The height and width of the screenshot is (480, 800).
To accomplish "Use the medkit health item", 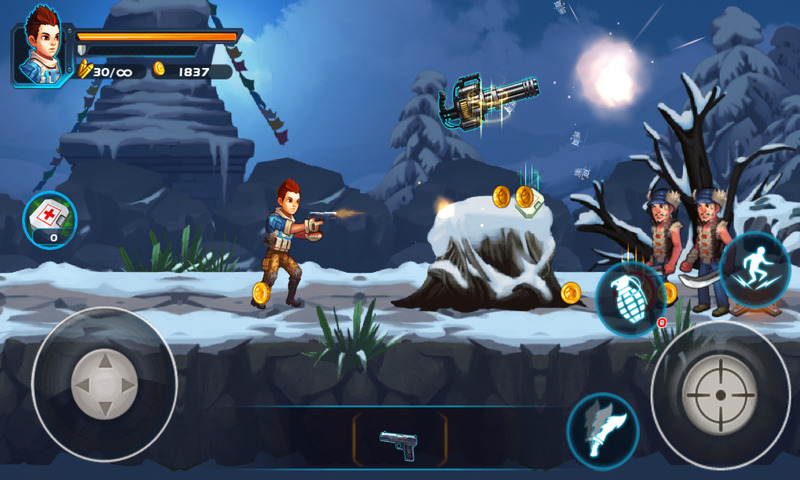I will pos(49,219).
